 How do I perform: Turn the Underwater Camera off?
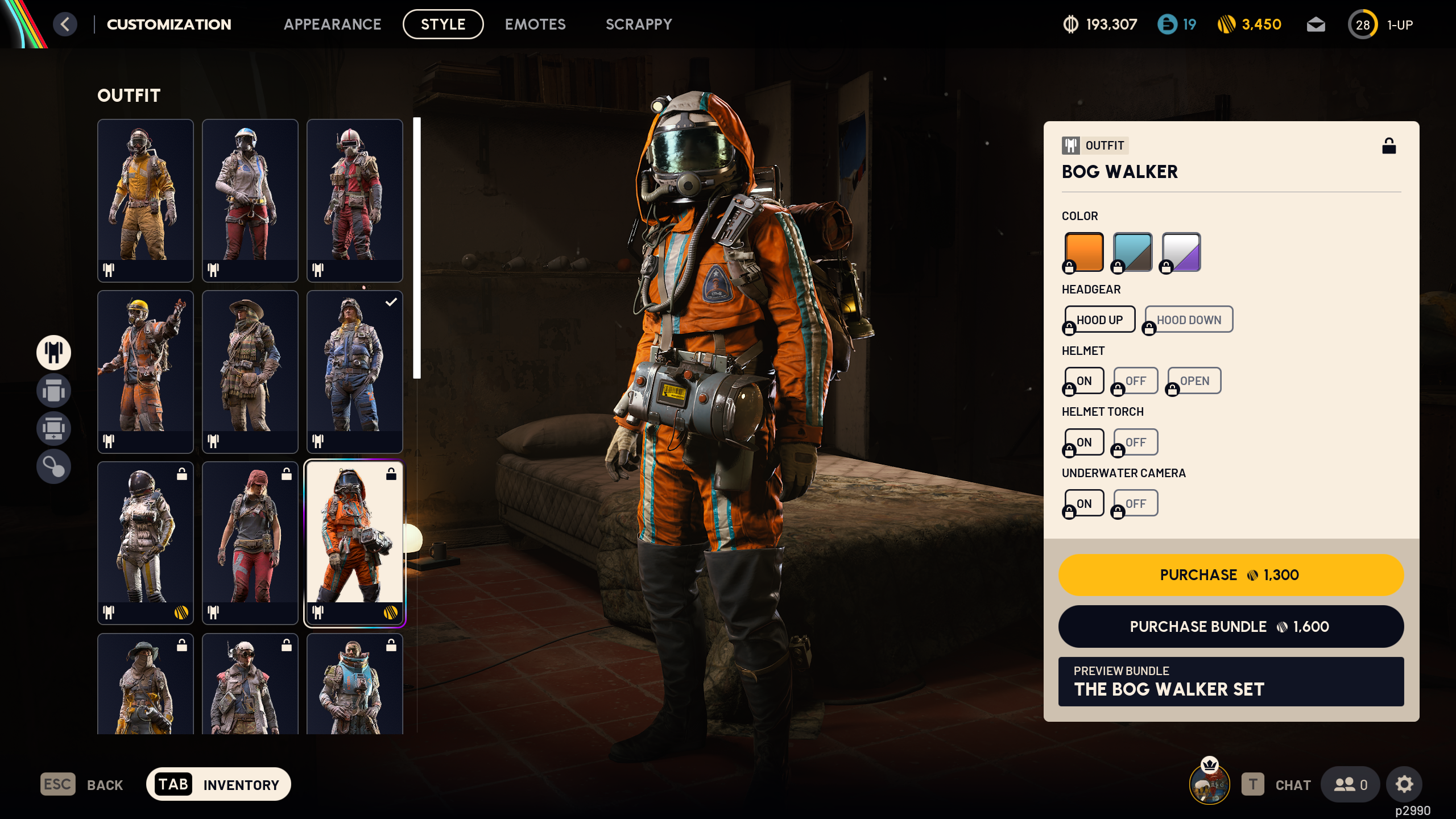(x=1135, y=502)
